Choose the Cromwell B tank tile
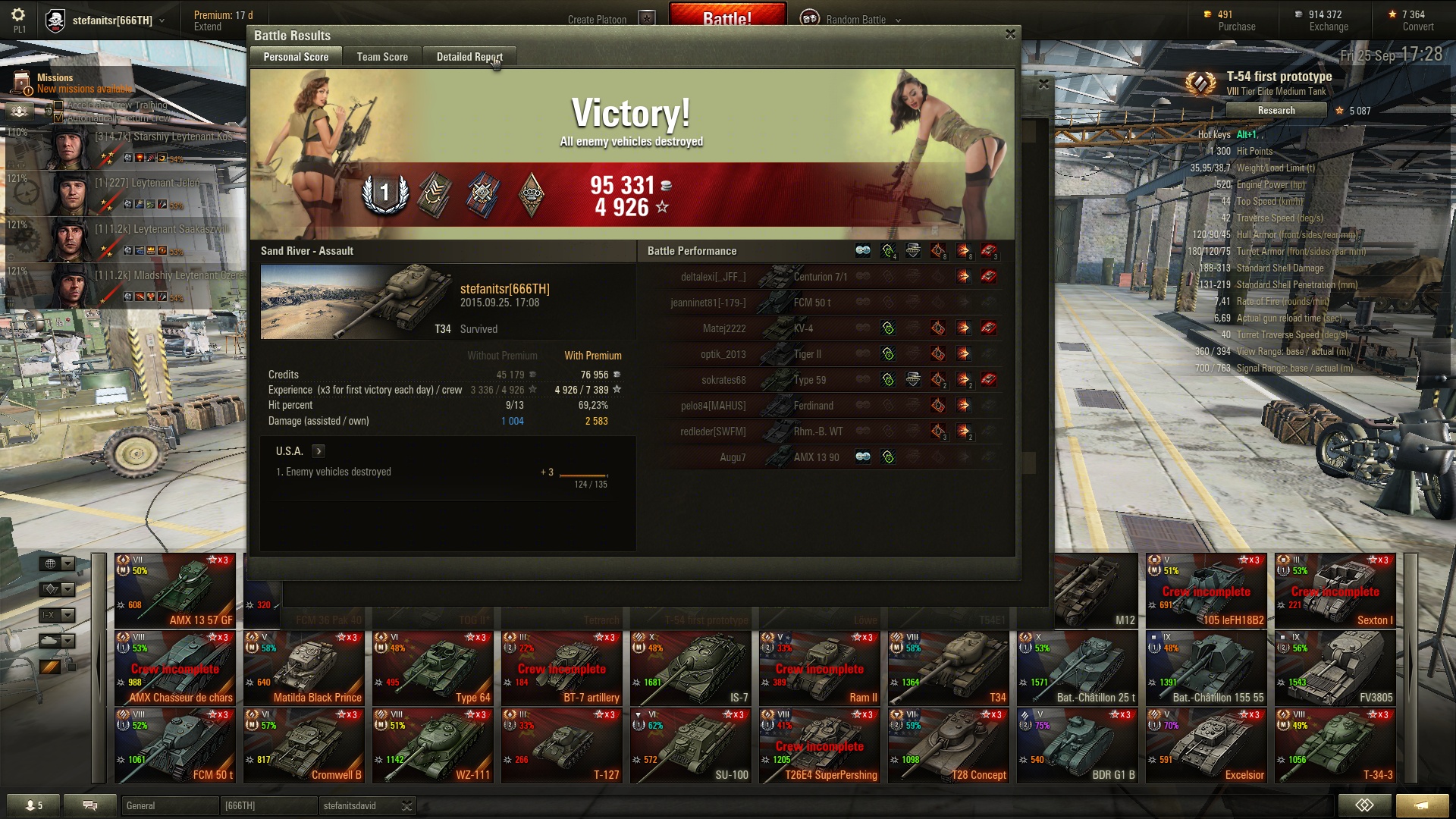The height and width of the screenshot is (819, 1456). pos(303,745)
